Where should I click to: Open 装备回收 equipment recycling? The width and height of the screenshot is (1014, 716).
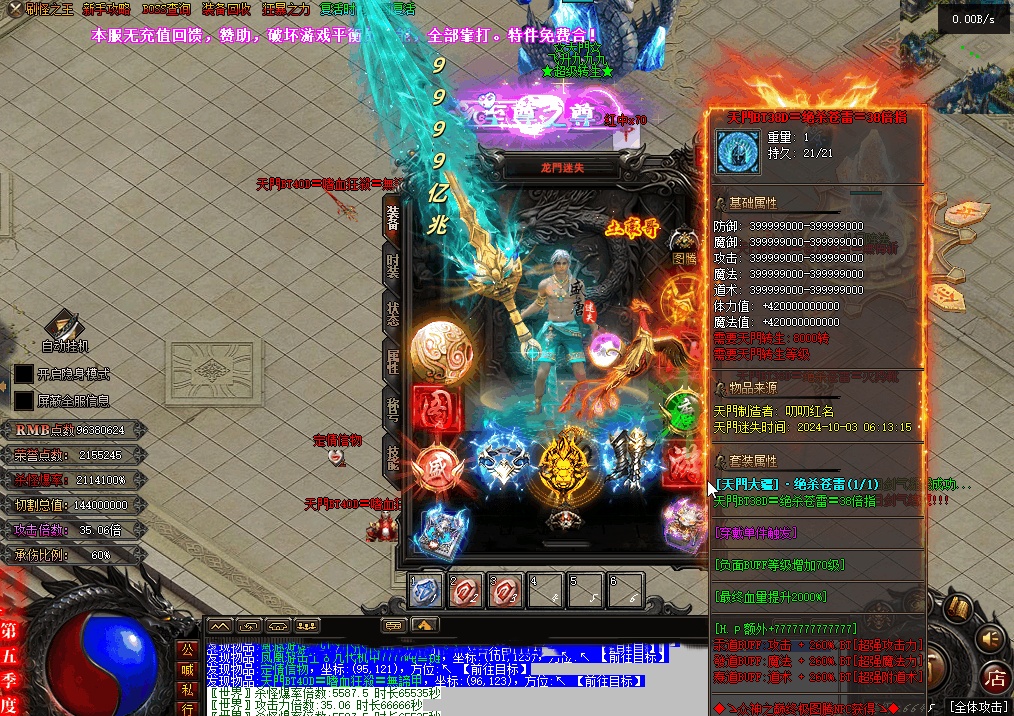[226, 9]
